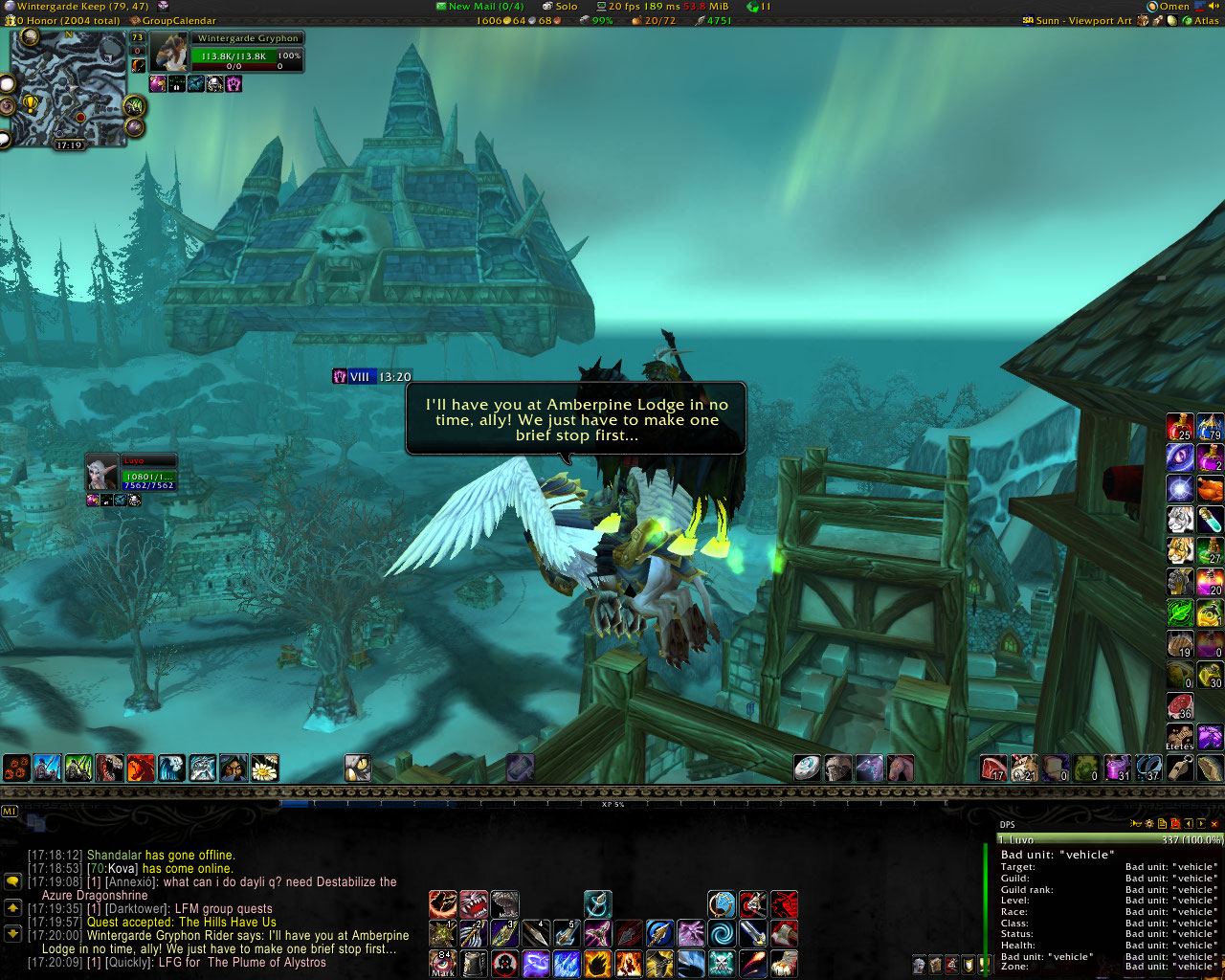Activate the red crosshair silhouette ability

(505, 963)
